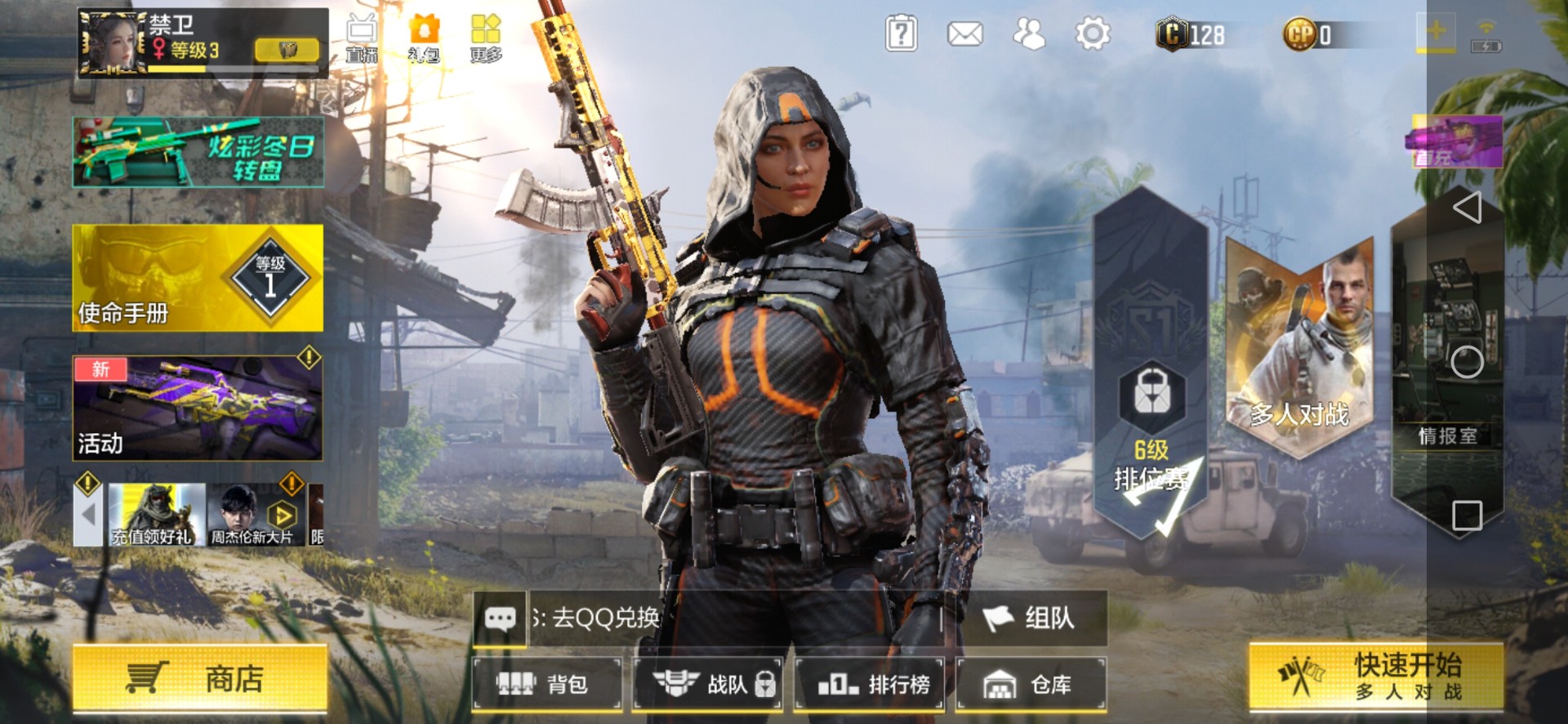This screenshot has width=1568, height=724.
Task: Open the 礼包 gift pack icon
Action: pyautogui.click(x=424, y=38)
